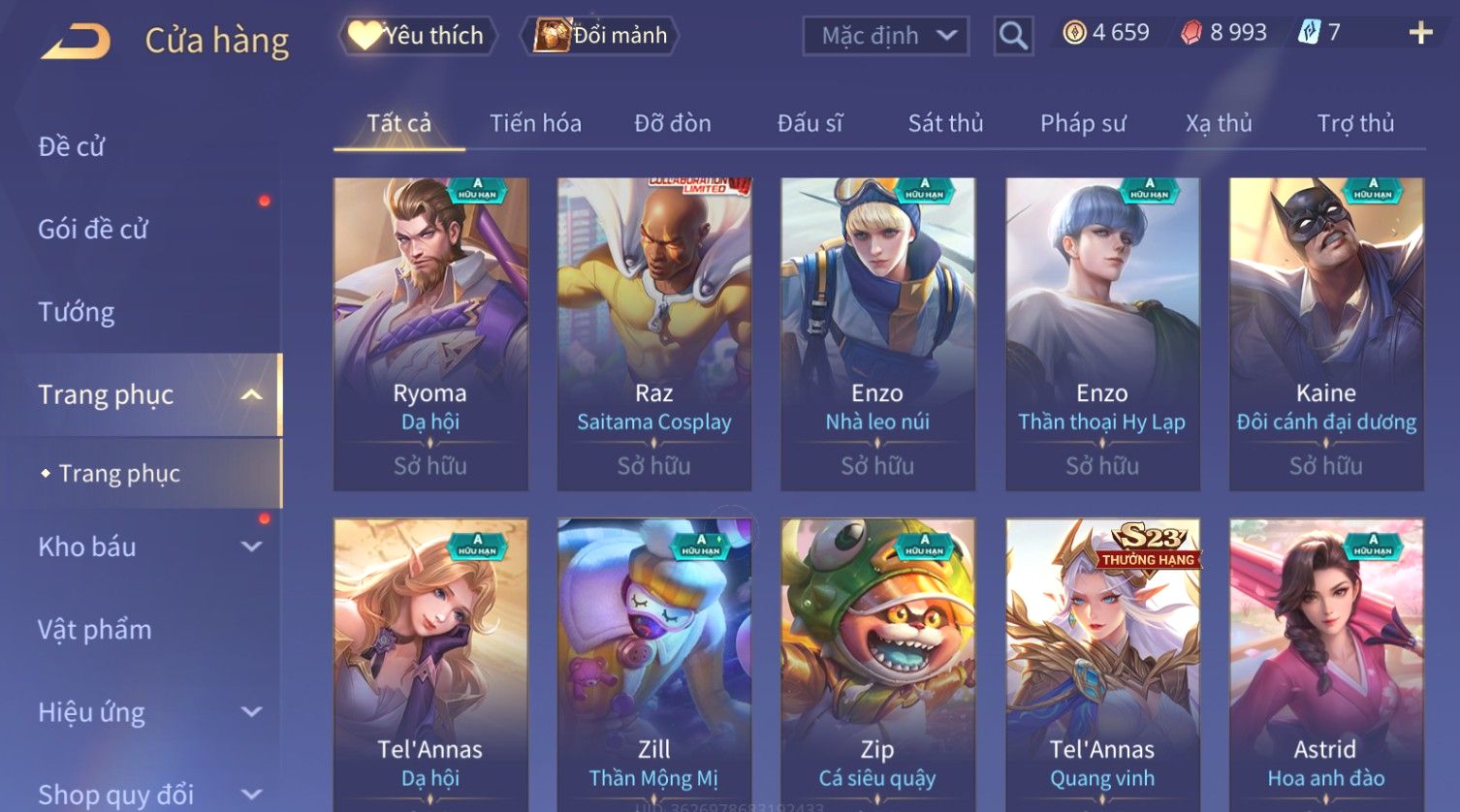Add currency with the plus button
Viewport: 1460px width, 812px height.
coord(1420,34)
